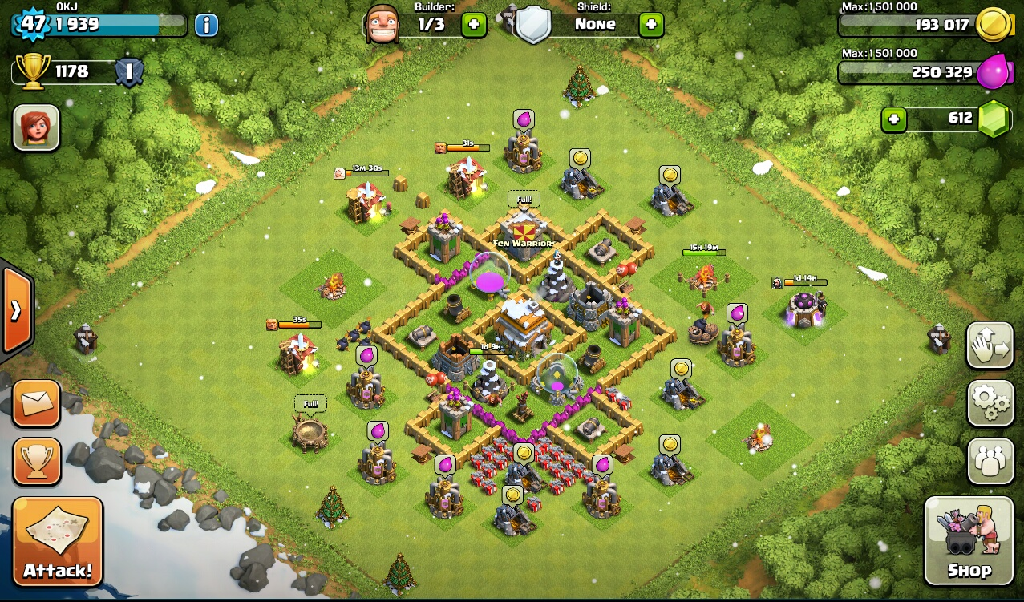Click the builder face icon
This screenshot has height=602, width=1024.
381,22
